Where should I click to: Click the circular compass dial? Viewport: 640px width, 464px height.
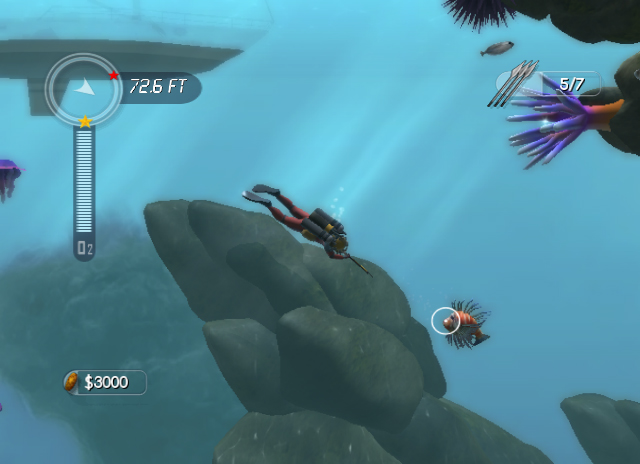[x=84, y=89]
